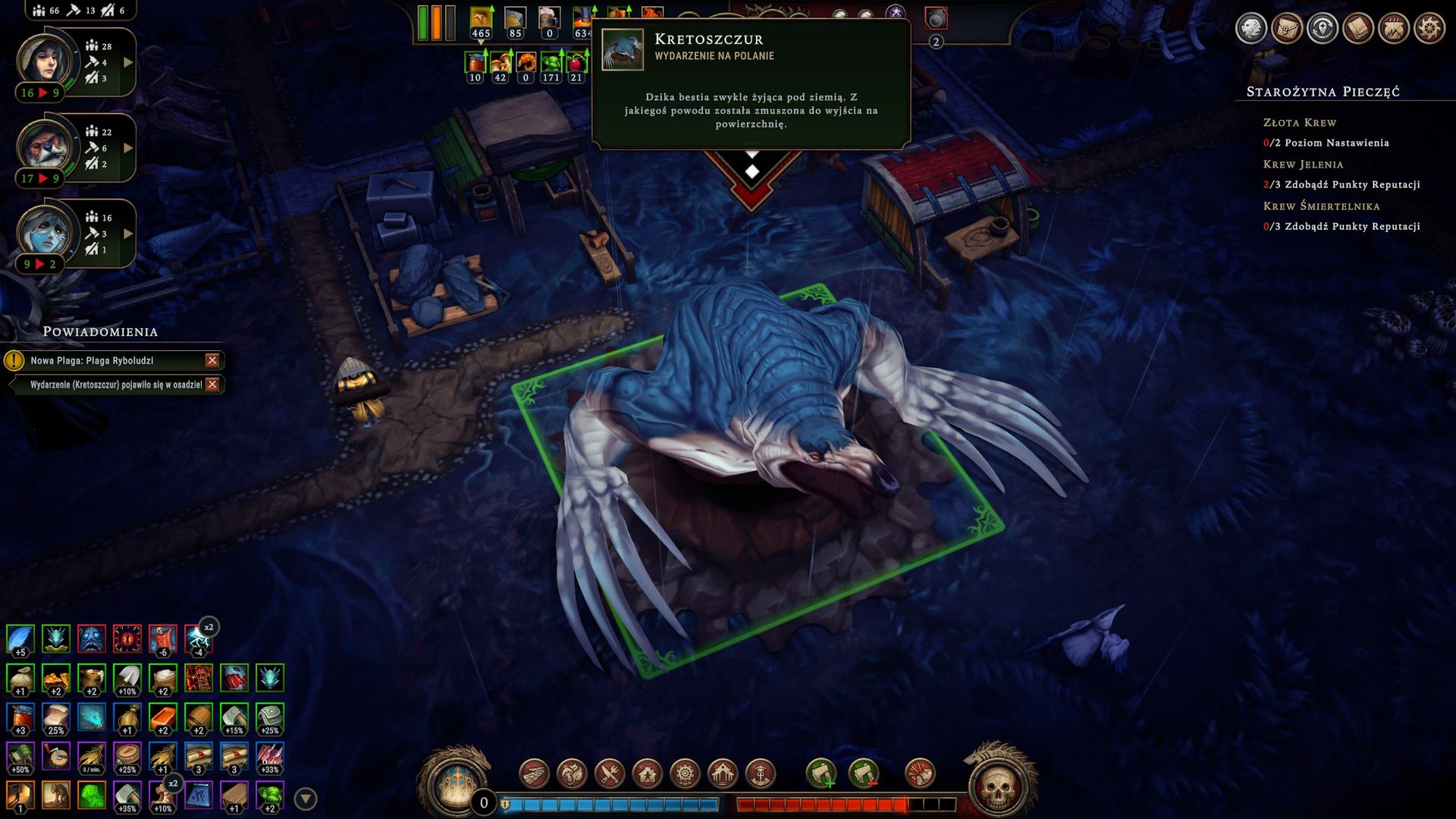This screenshot has width=1456, height=819.
Task: Open the industry gear build category
Action: point(685,774)
